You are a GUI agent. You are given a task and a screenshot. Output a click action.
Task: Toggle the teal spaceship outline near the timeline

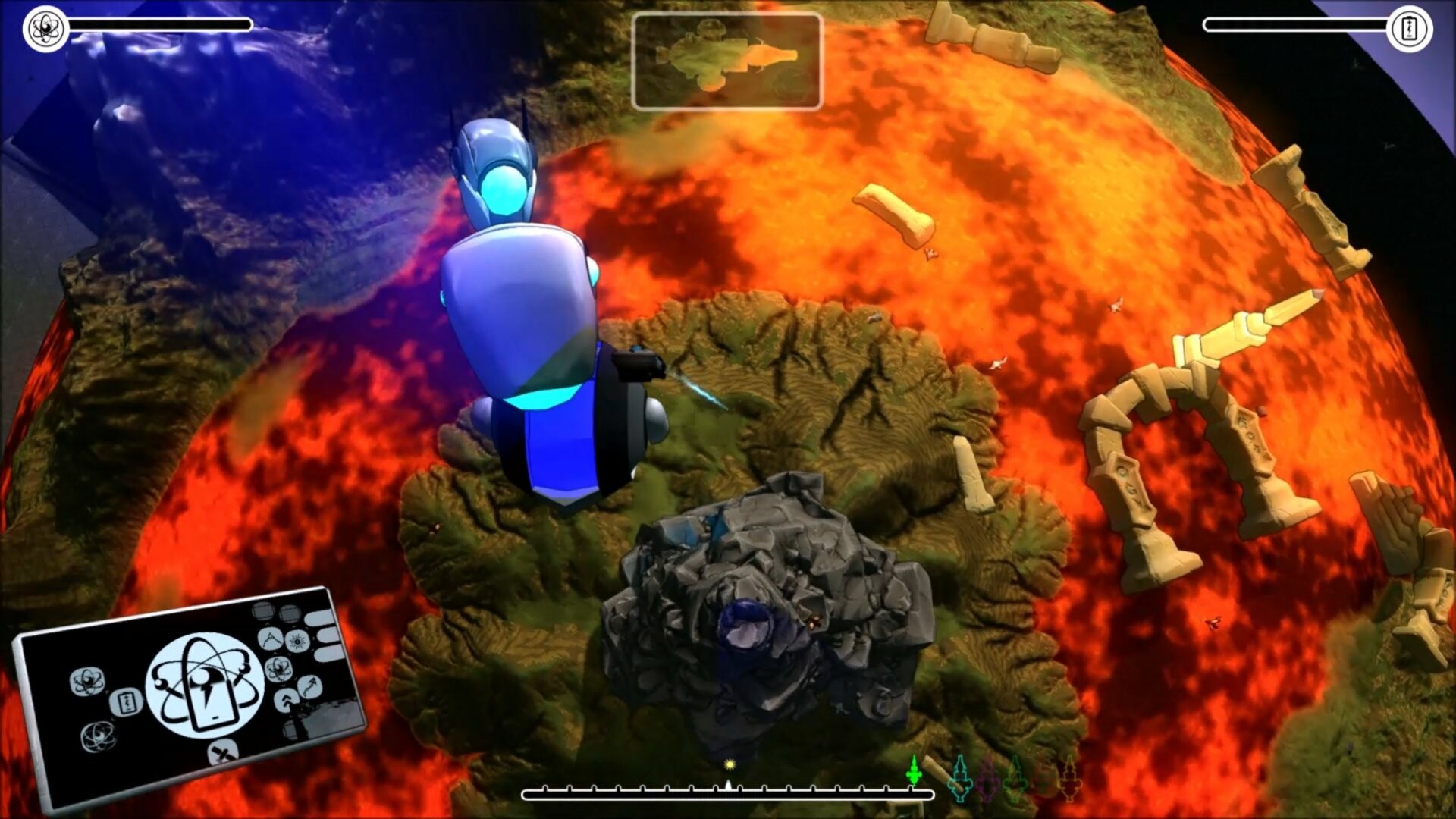pyautogui.click(x=961, y=778)
